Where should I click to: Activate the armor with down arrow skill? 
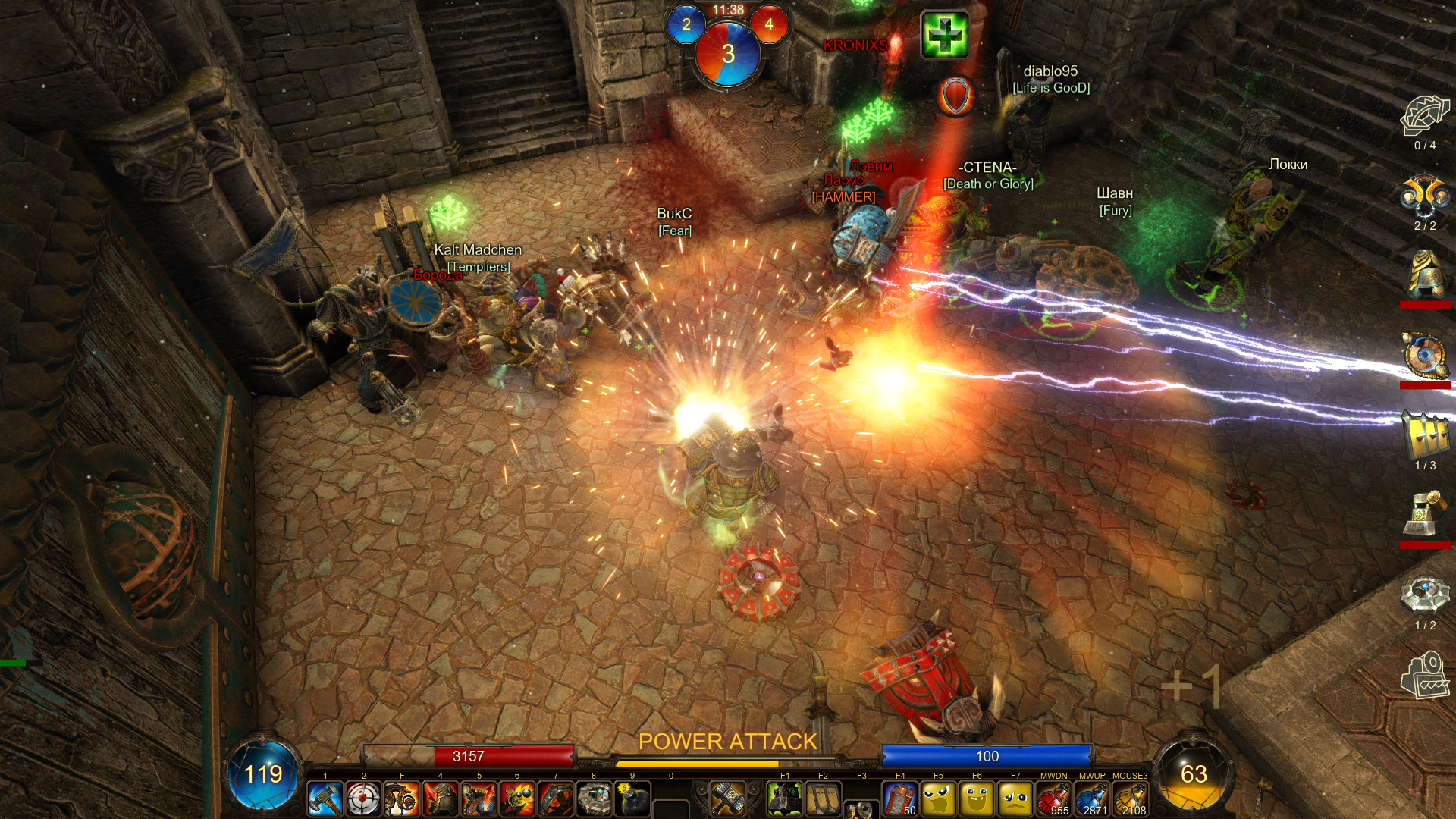click(441, 799)
